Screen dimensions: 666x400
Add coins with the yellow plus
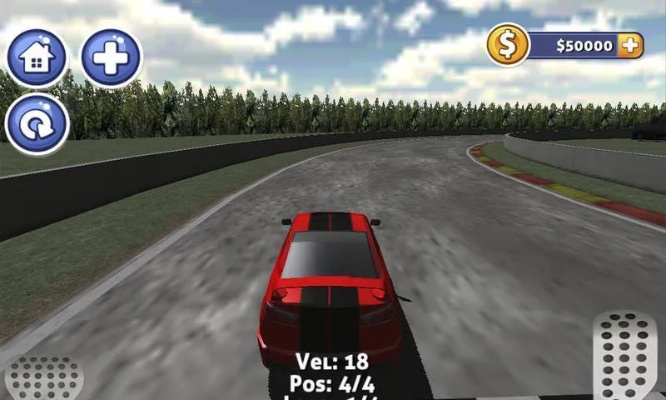coord(629,45)
